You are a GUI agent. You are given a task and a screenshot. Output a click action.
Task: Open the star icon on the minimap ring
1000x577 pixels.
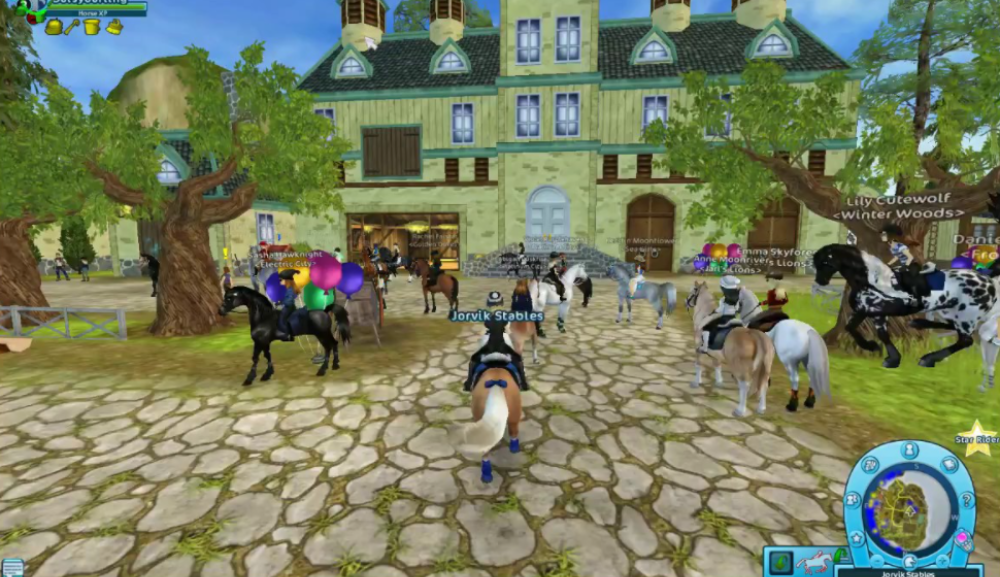click(857, 539)
